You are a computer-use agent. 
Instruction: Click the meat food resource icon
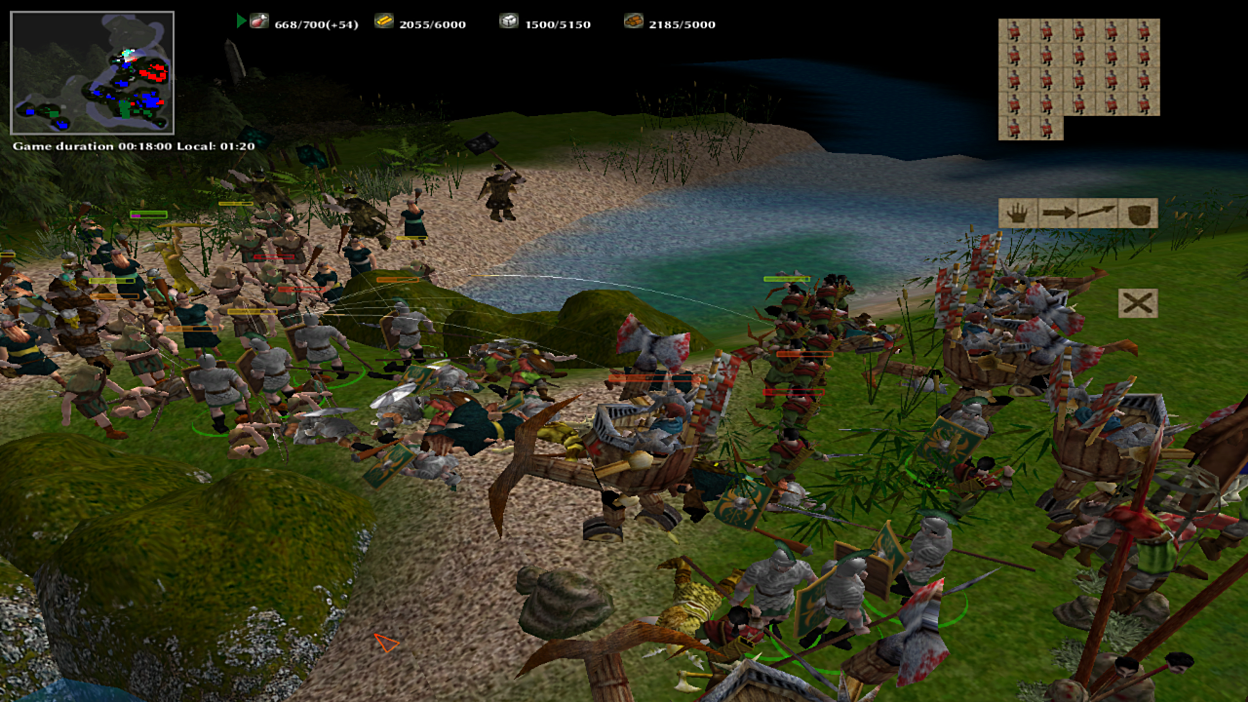pyautogui.click(x=259, y=21)
